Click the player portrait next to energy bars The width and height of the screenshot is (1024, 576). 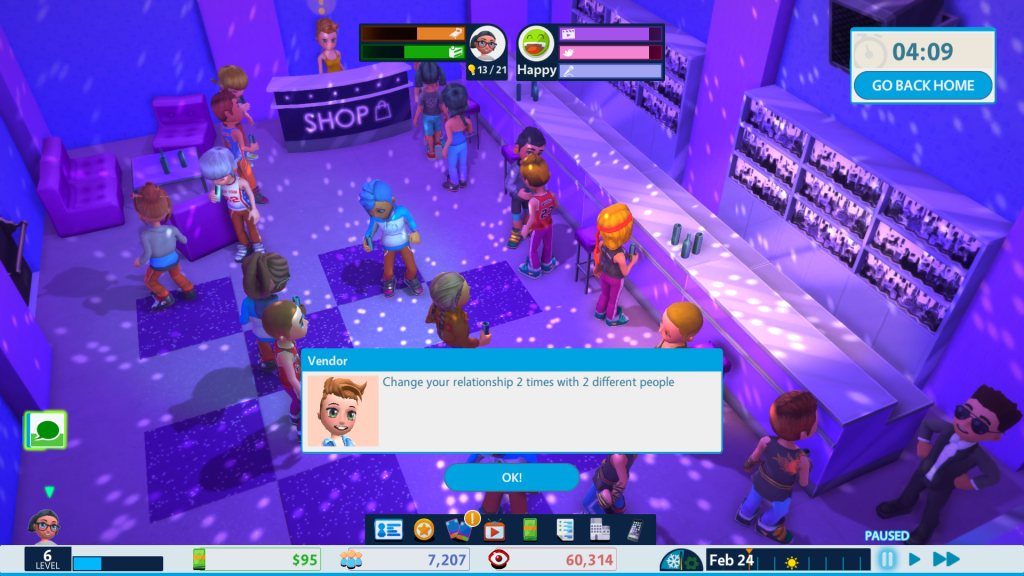click(486, 44)
